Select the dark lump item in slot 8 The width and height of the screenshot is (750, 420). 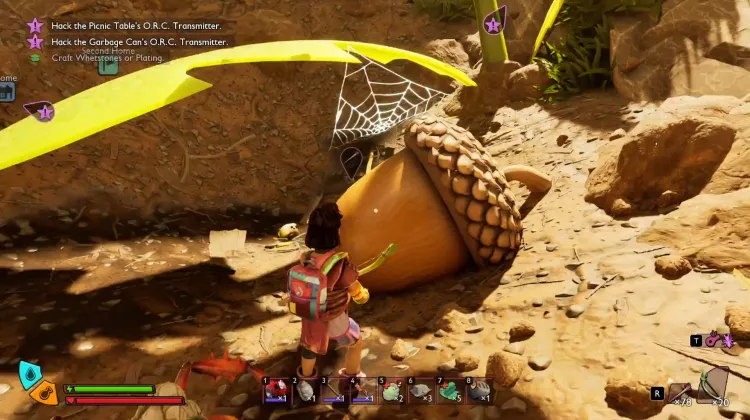pyautogui.click(x=480, y=390)
